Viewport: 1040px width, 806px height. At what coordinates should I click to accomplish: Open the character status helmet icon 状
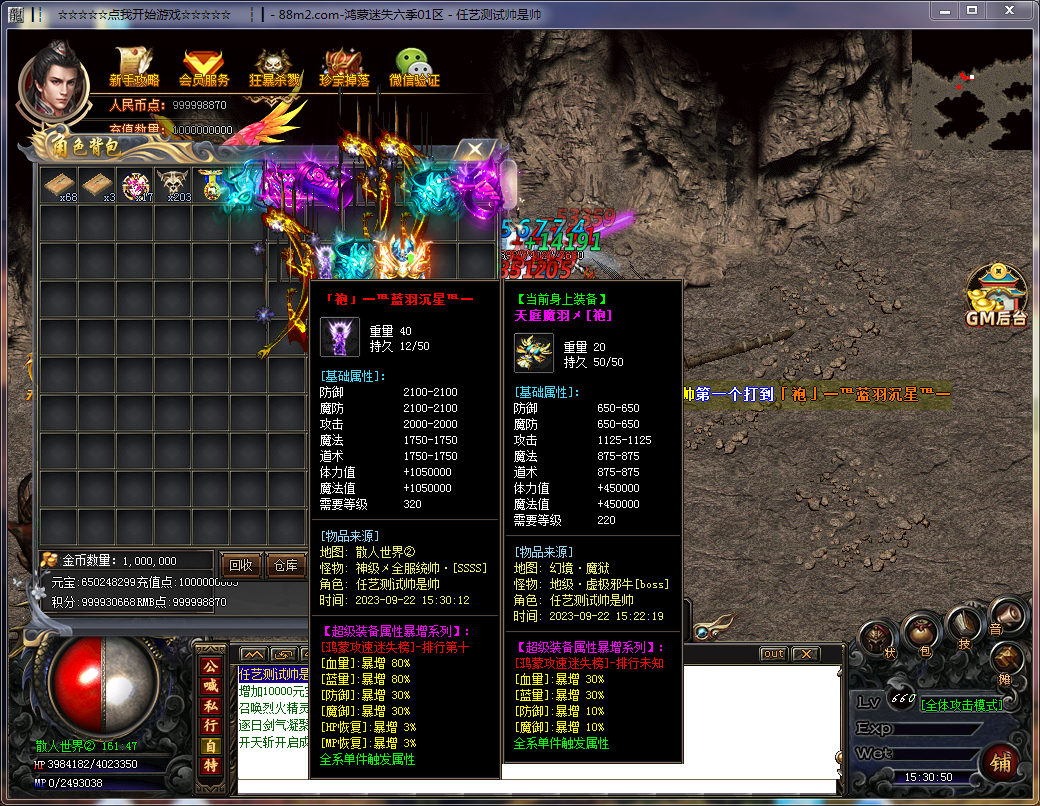(x=878, y=639)
